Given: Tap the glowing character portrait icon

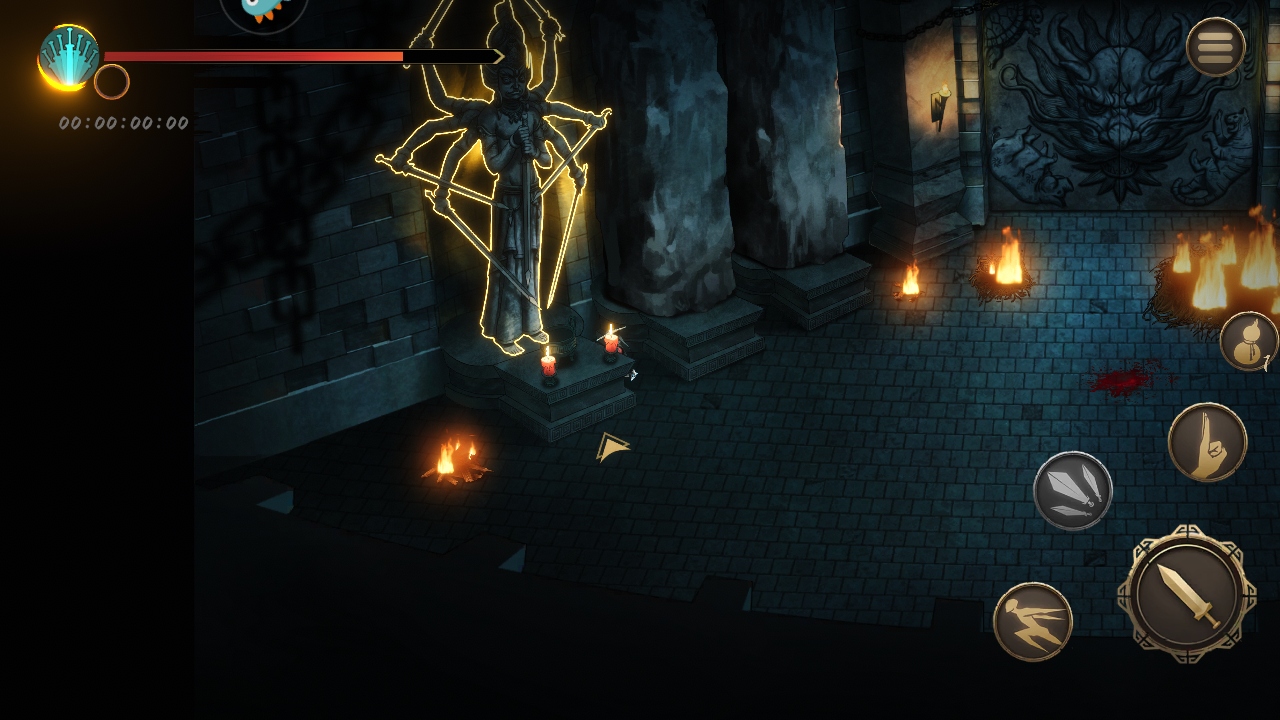Looking at the screenshot, I should coord(68,56).
